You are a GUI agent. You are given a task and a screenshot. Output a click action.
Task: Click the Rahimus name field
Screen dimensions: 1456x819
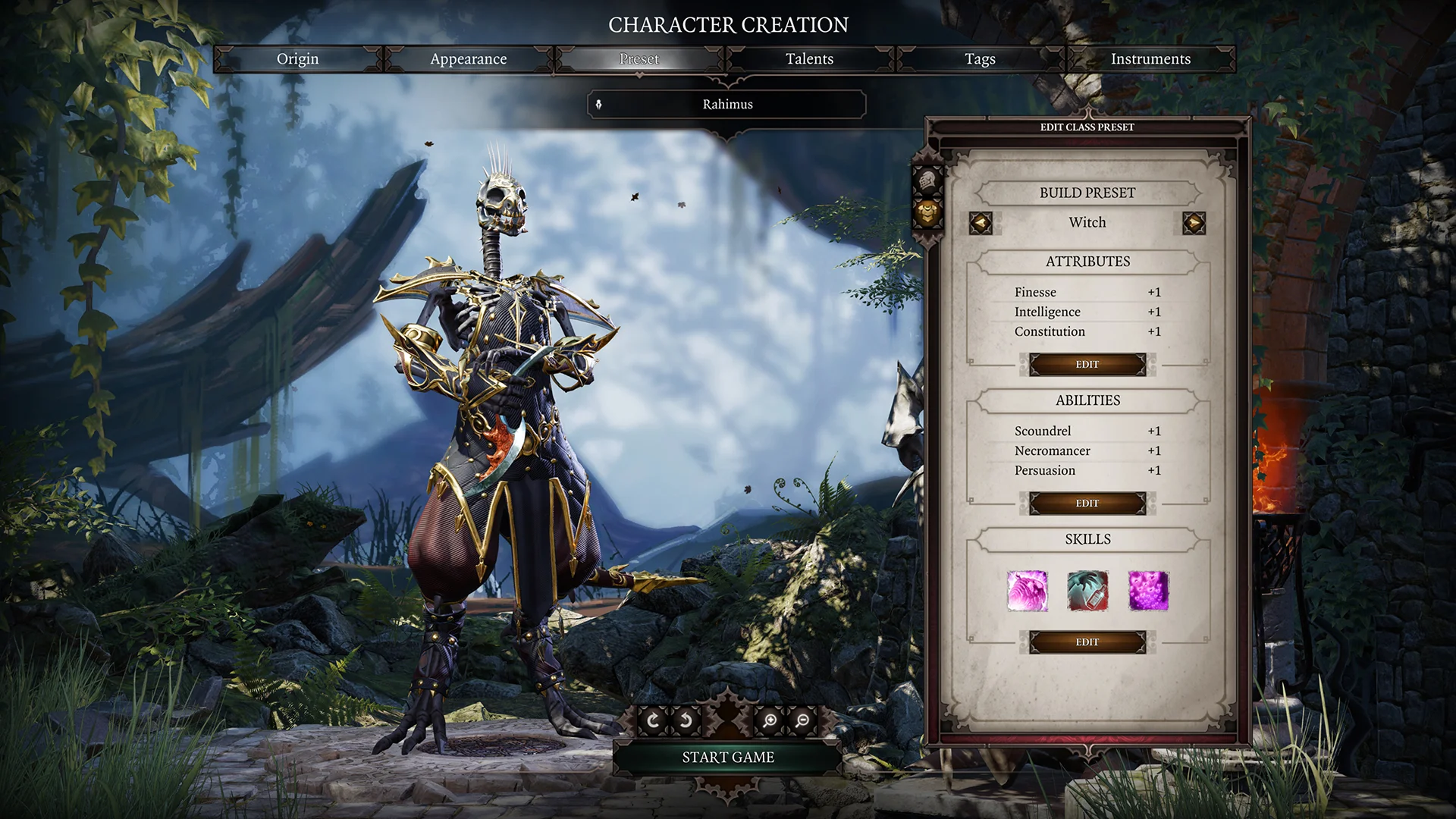[726, 104]
